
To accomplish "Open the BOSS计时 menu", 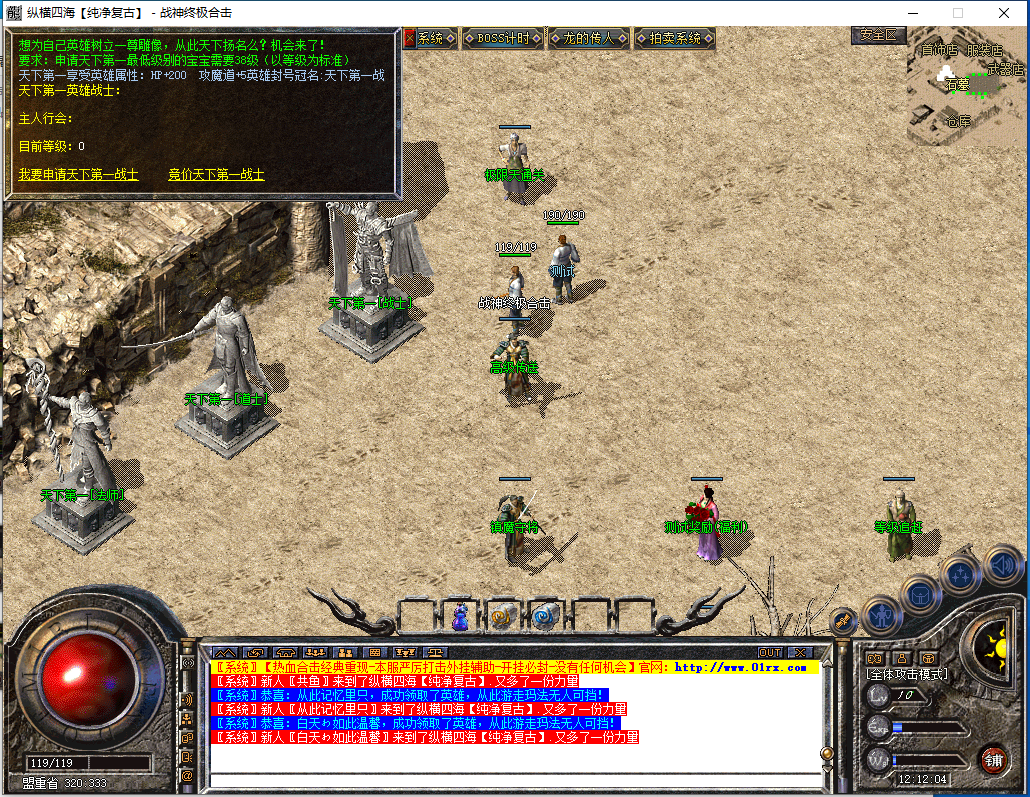I will pyautogui.click(x=503, y=39).
